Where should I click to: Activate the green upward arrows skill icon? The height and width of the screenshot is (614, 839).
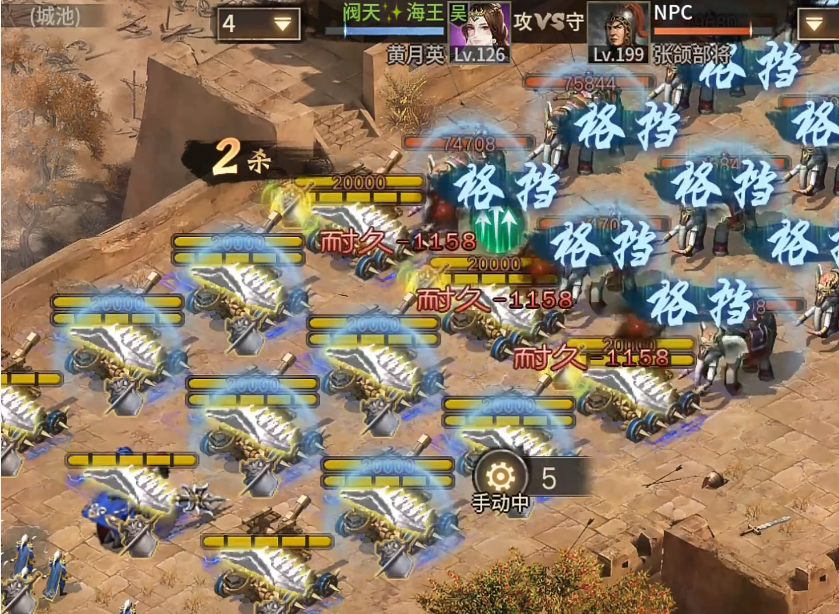[x=499, y=224]
